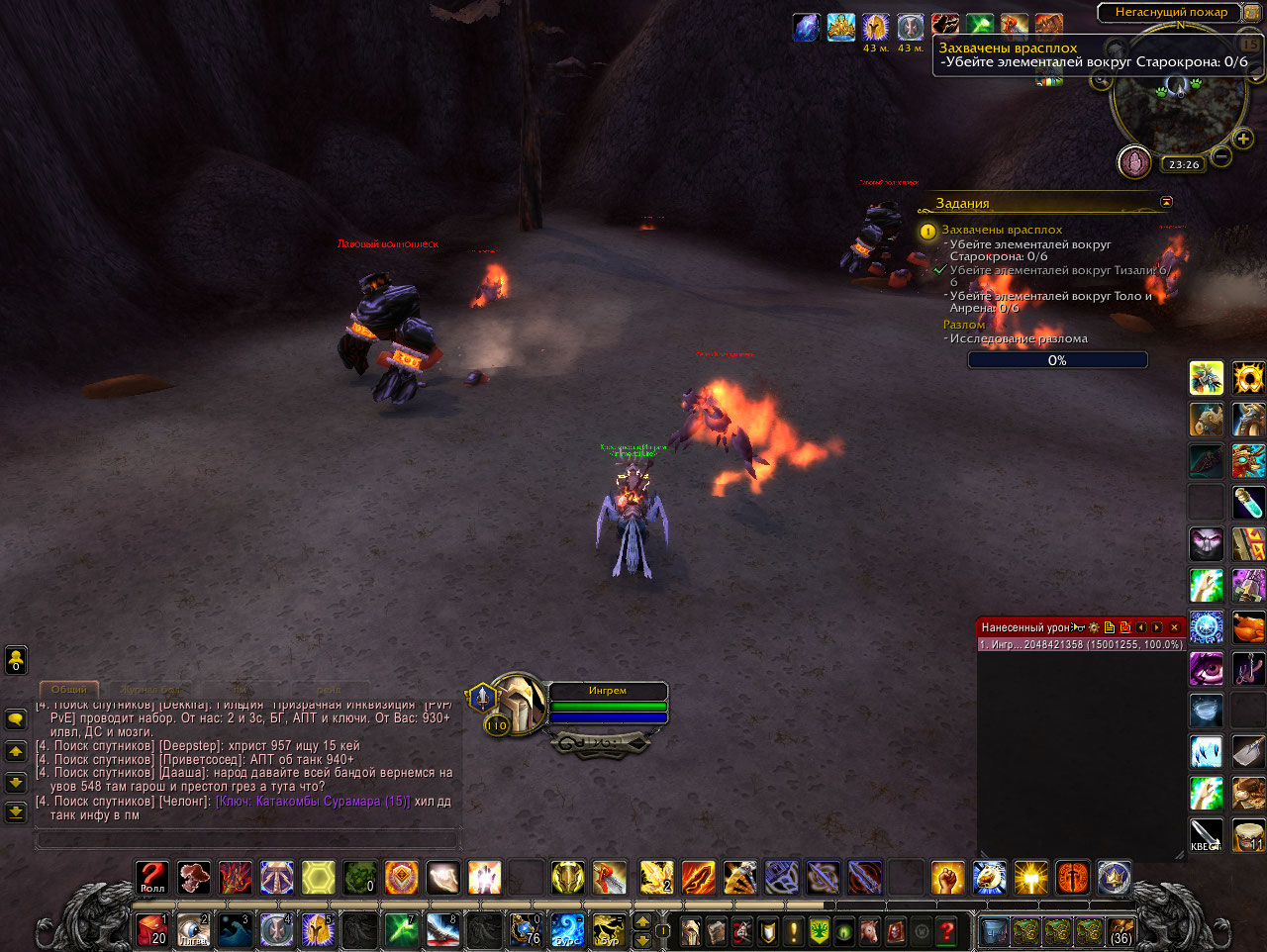
Task: Use the КВЕСТ sword quest item button
Action: click(x=1206, y=834)
